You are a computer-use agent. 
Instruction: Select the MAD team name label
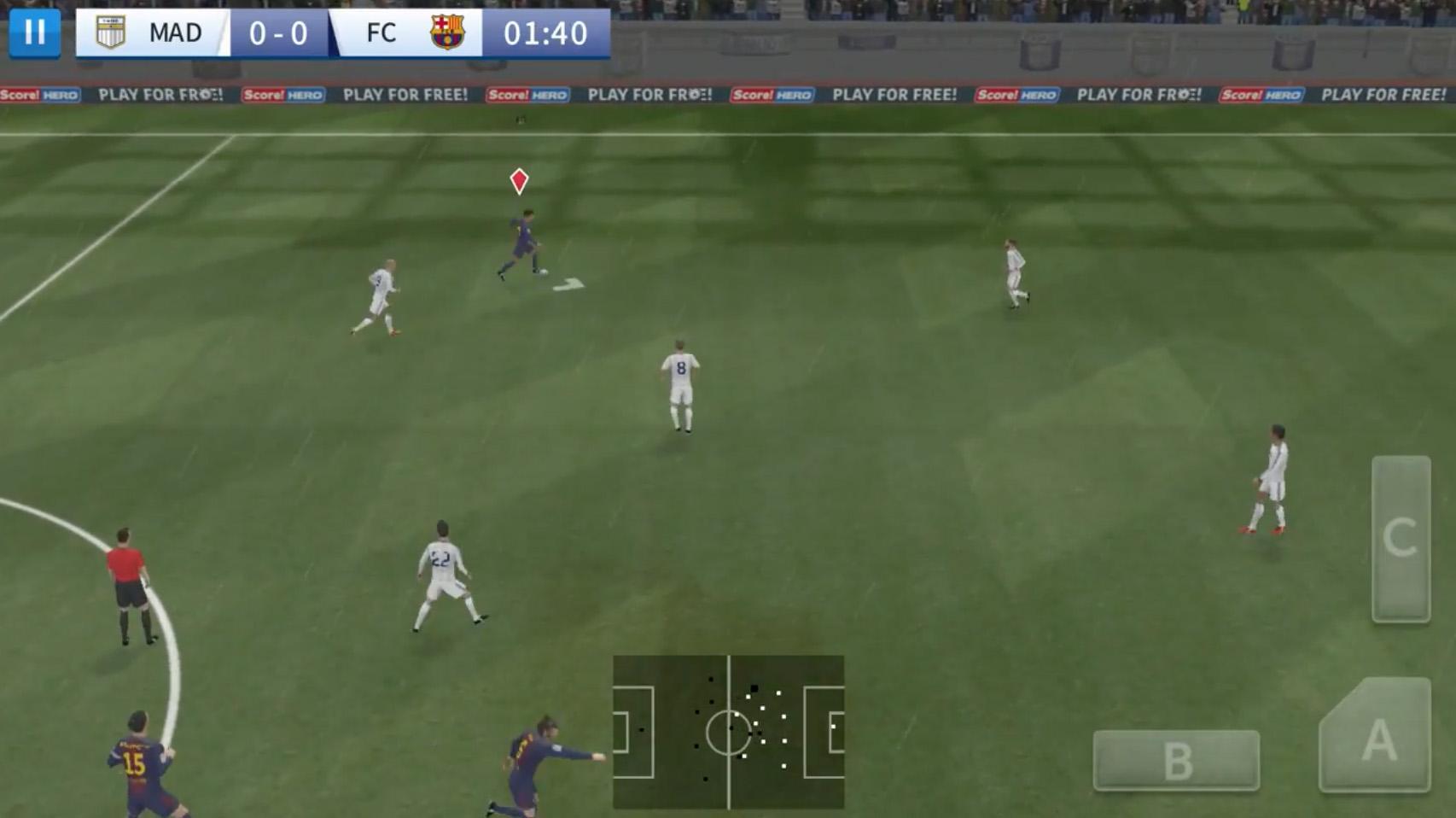click(174, 33)
